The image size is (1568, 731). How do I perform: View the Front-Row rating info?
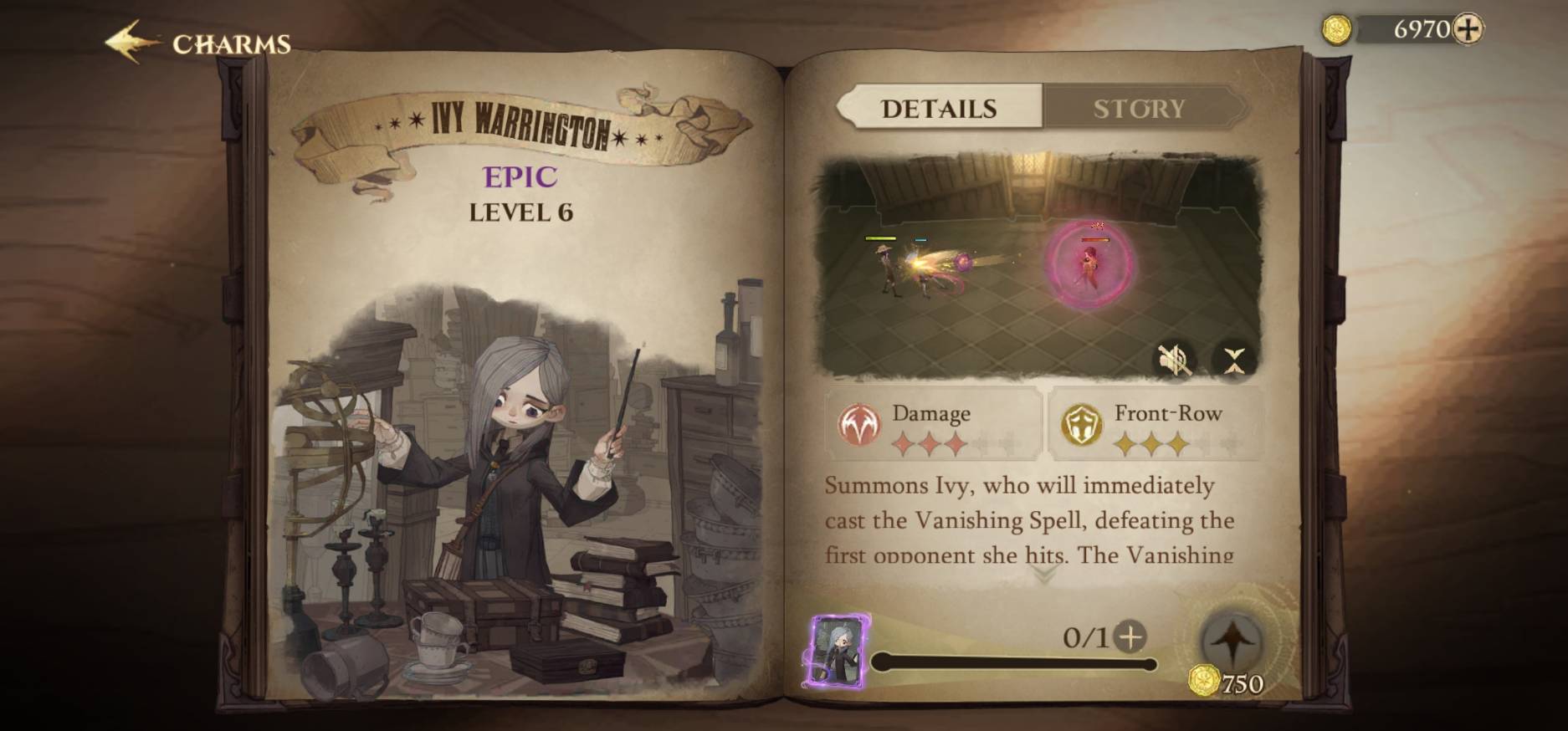pyautogui.click(x=1156, y=425)
